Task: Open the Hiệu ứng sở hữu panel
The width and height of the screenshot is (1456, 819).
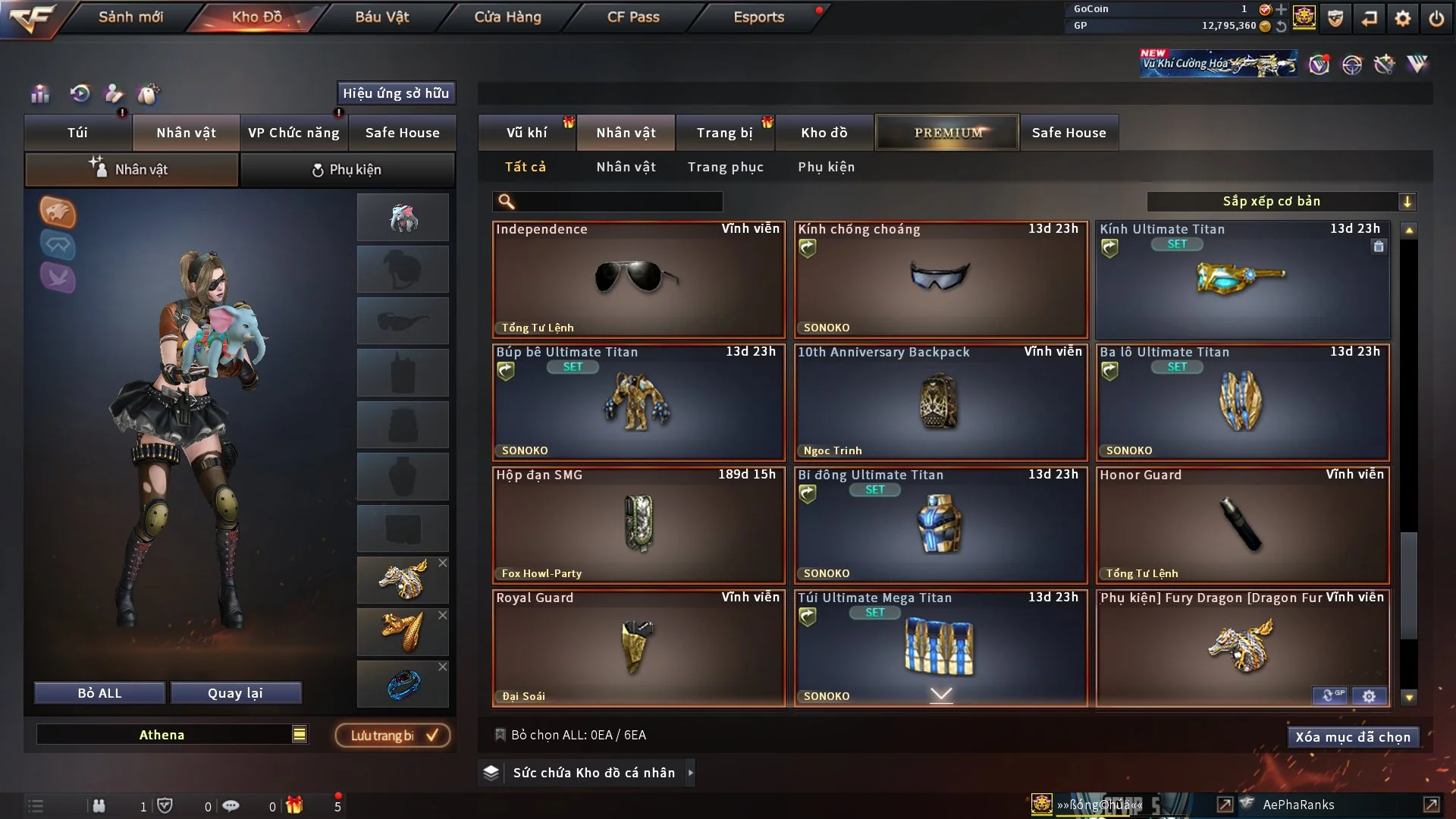Action: [x=395, y=93]
